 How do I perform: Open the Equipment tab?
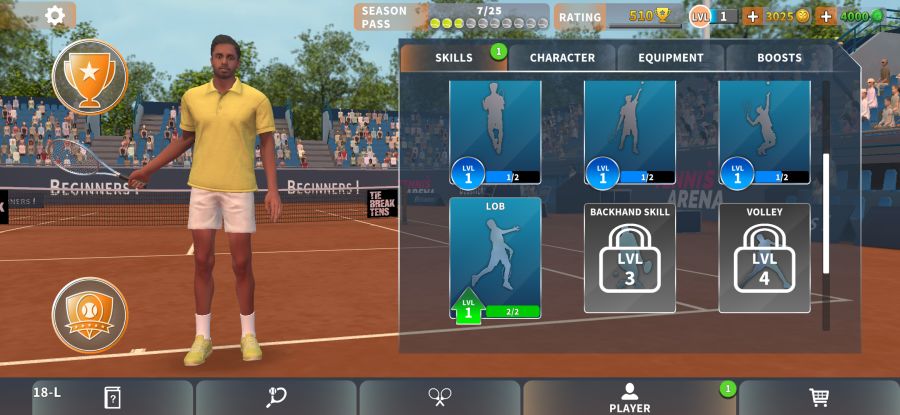point(671,58)
